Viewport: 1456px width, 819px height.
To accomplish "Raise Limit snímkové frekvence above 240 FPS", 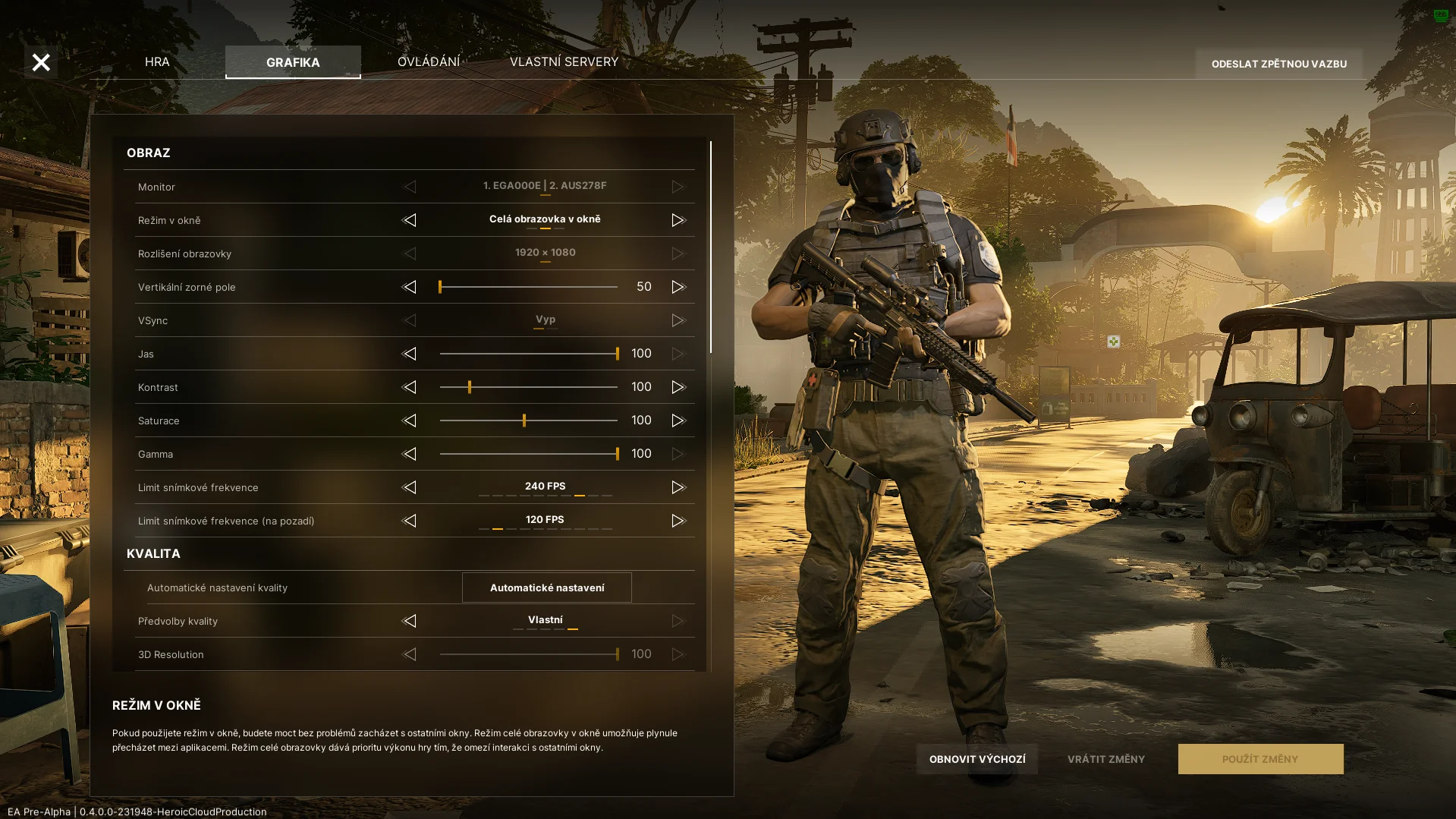I will [678, 487].
